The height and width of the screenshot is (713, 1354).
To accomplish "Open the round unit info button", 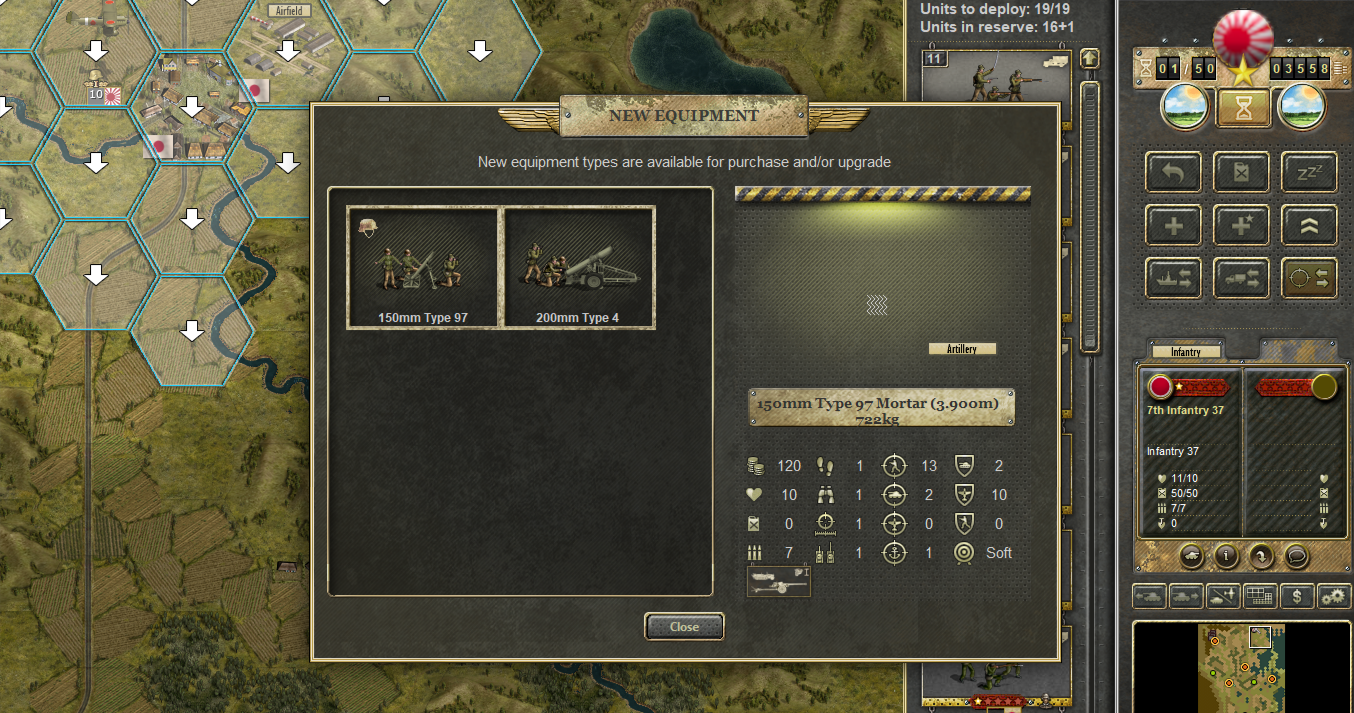I will 1227,555.
